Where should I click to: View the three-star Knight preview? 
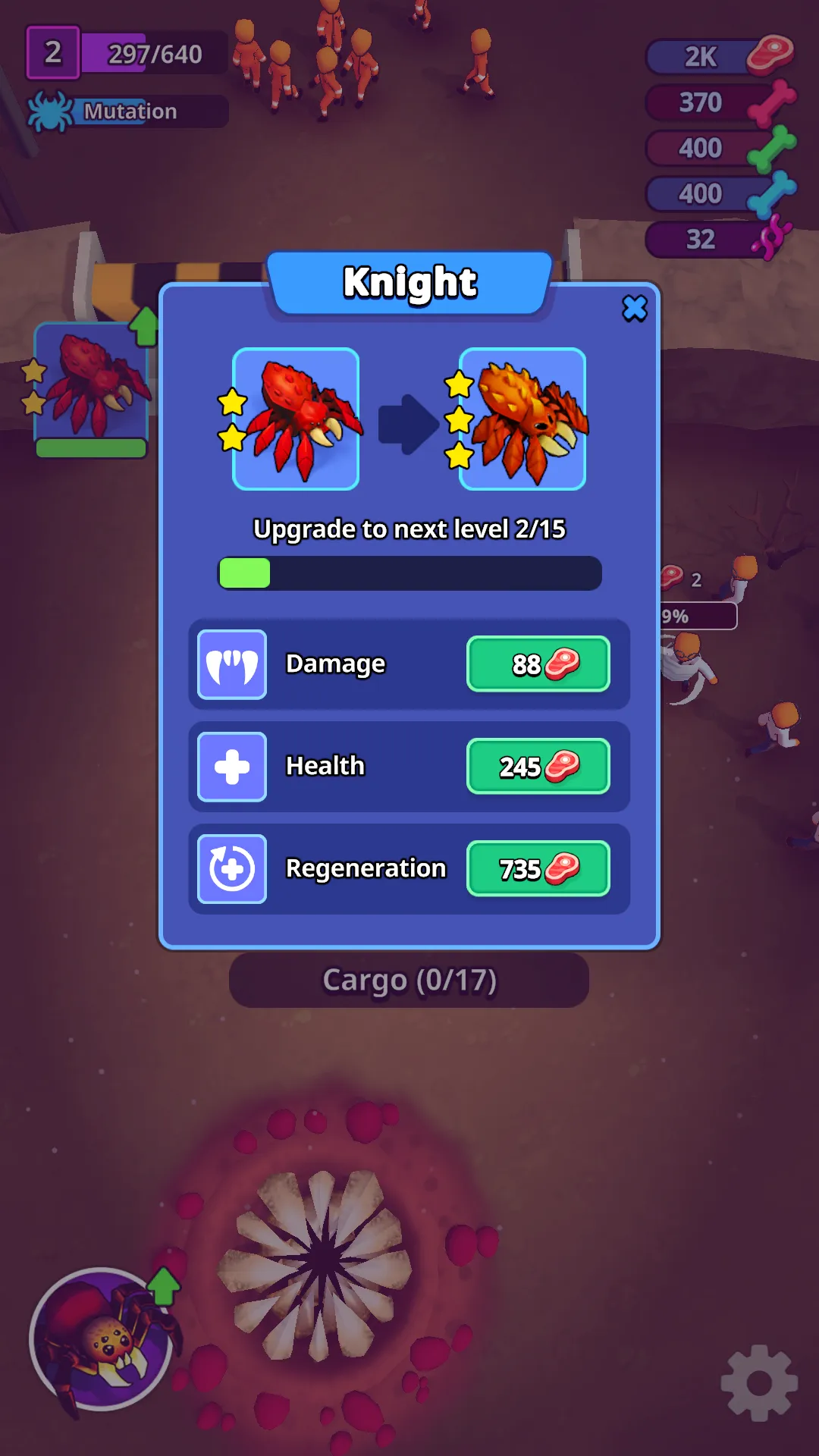point(522,419)
